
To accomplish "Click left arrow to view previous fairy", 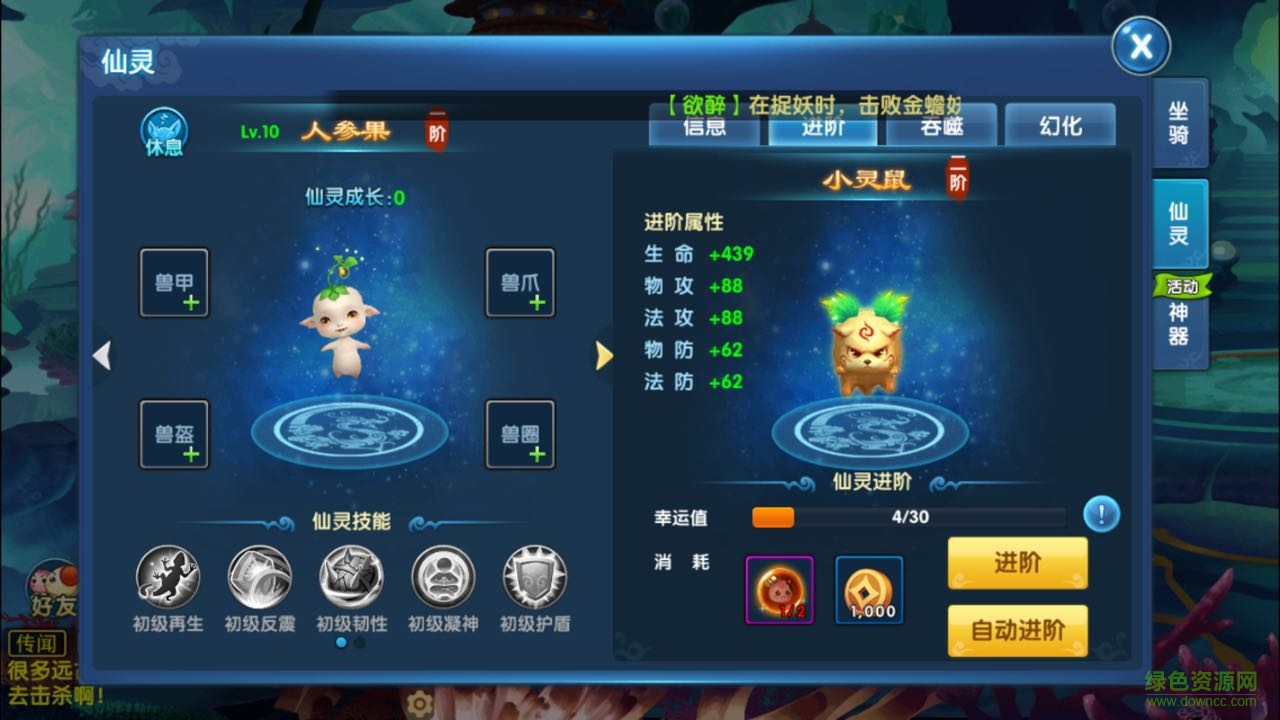I will (103, 356).
